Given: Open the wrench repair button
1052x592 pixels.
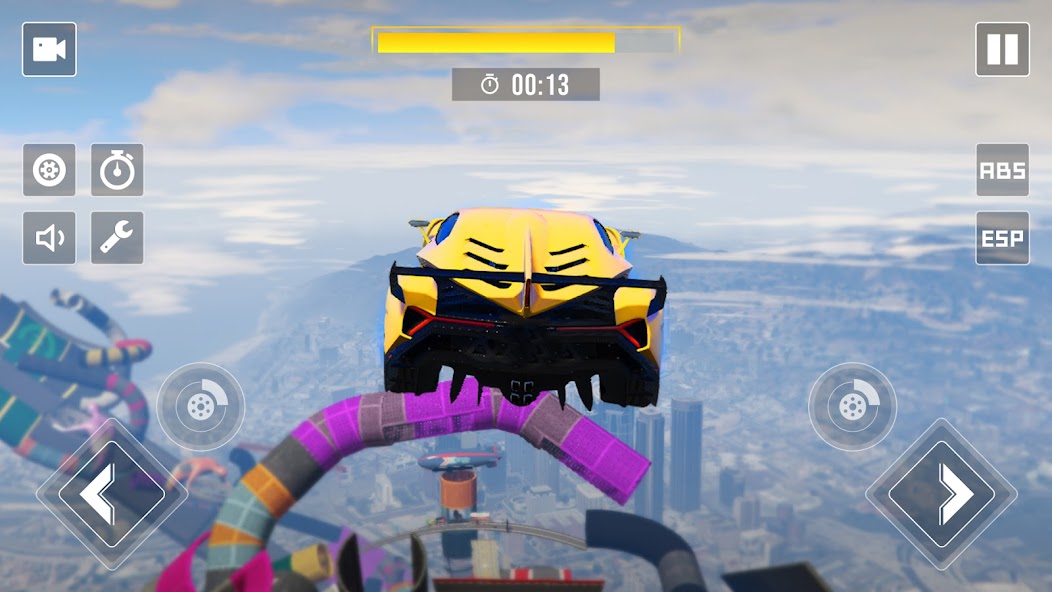Looking at the screenshot, I should (x=117, y=238).
